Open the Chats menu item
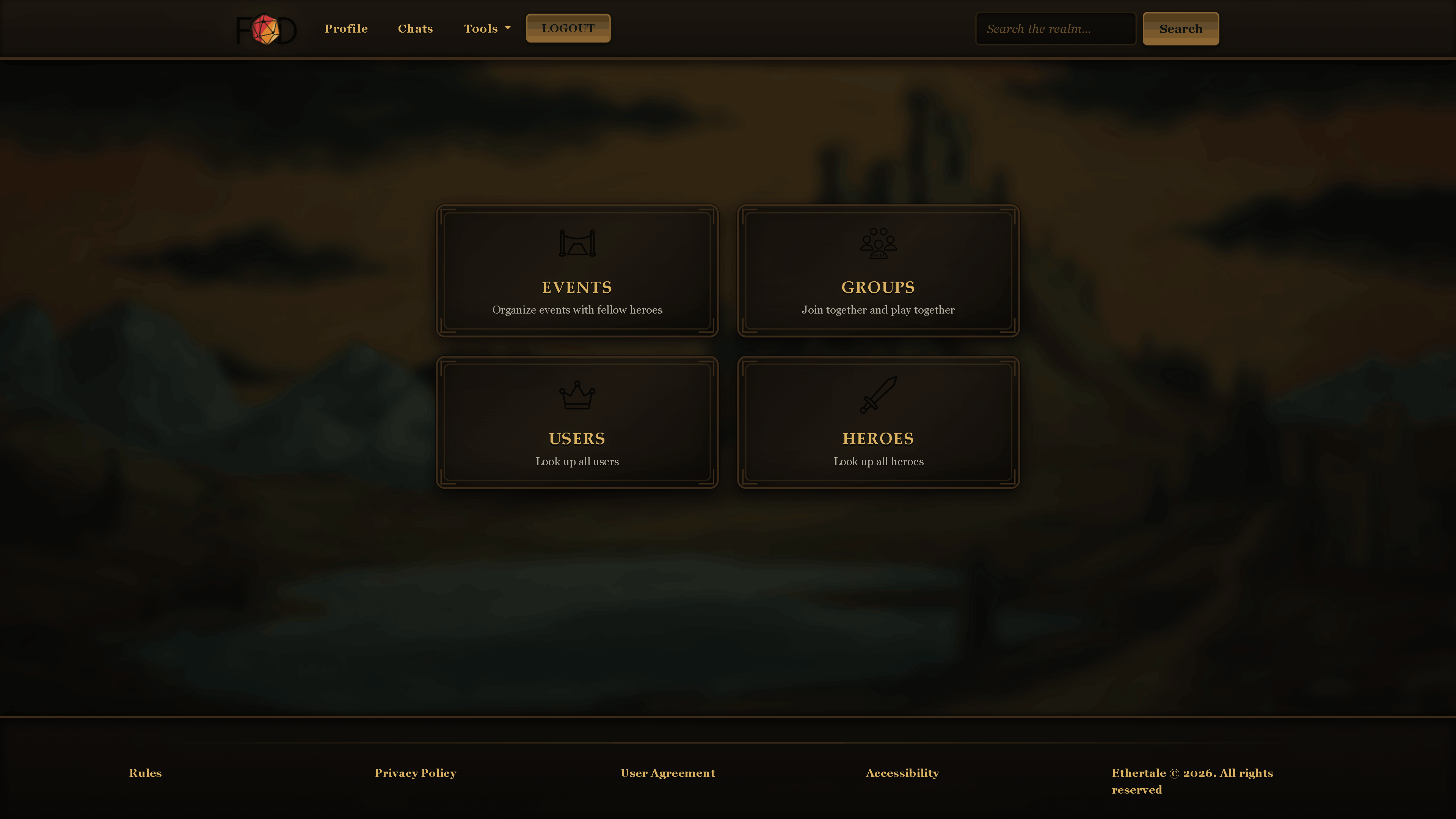The image size is (1456, 819). [416, 28]
